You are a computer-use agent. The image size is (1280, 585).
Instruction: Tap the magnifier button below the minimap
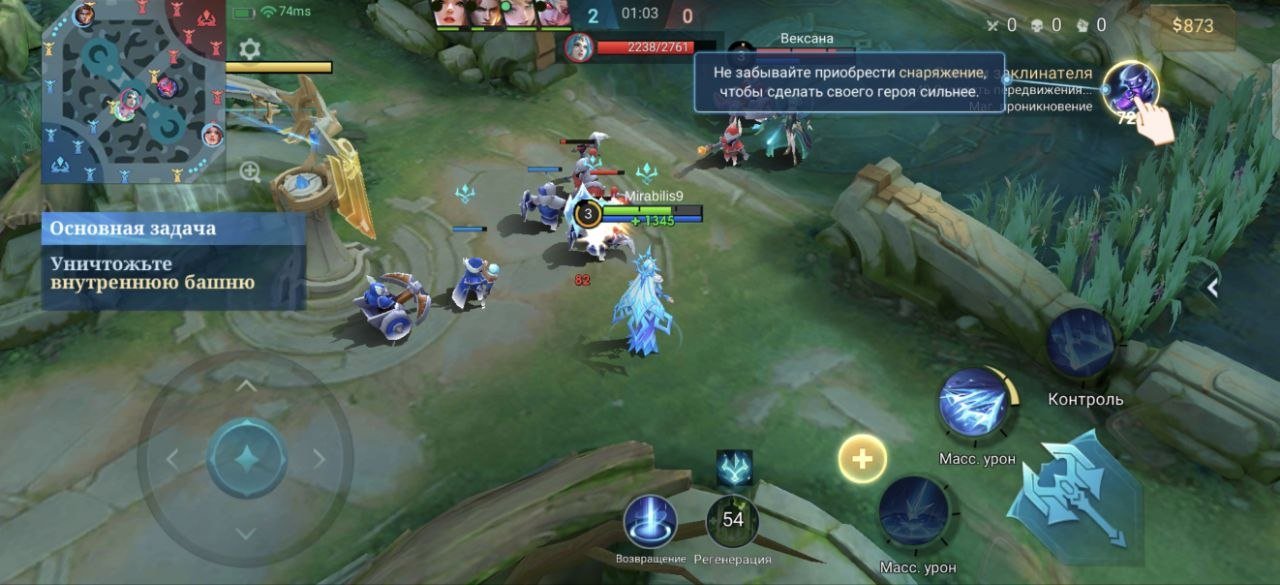pos(250,172)
